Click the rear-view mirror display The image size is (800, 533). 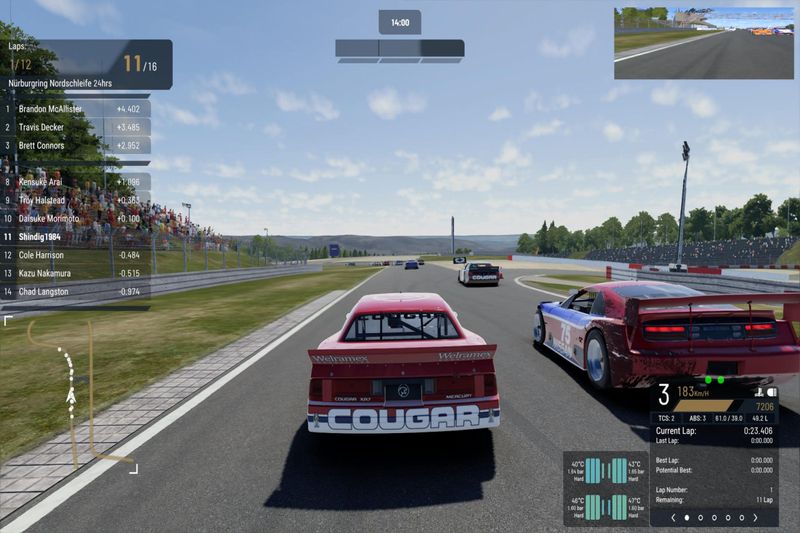pos(705,43)
